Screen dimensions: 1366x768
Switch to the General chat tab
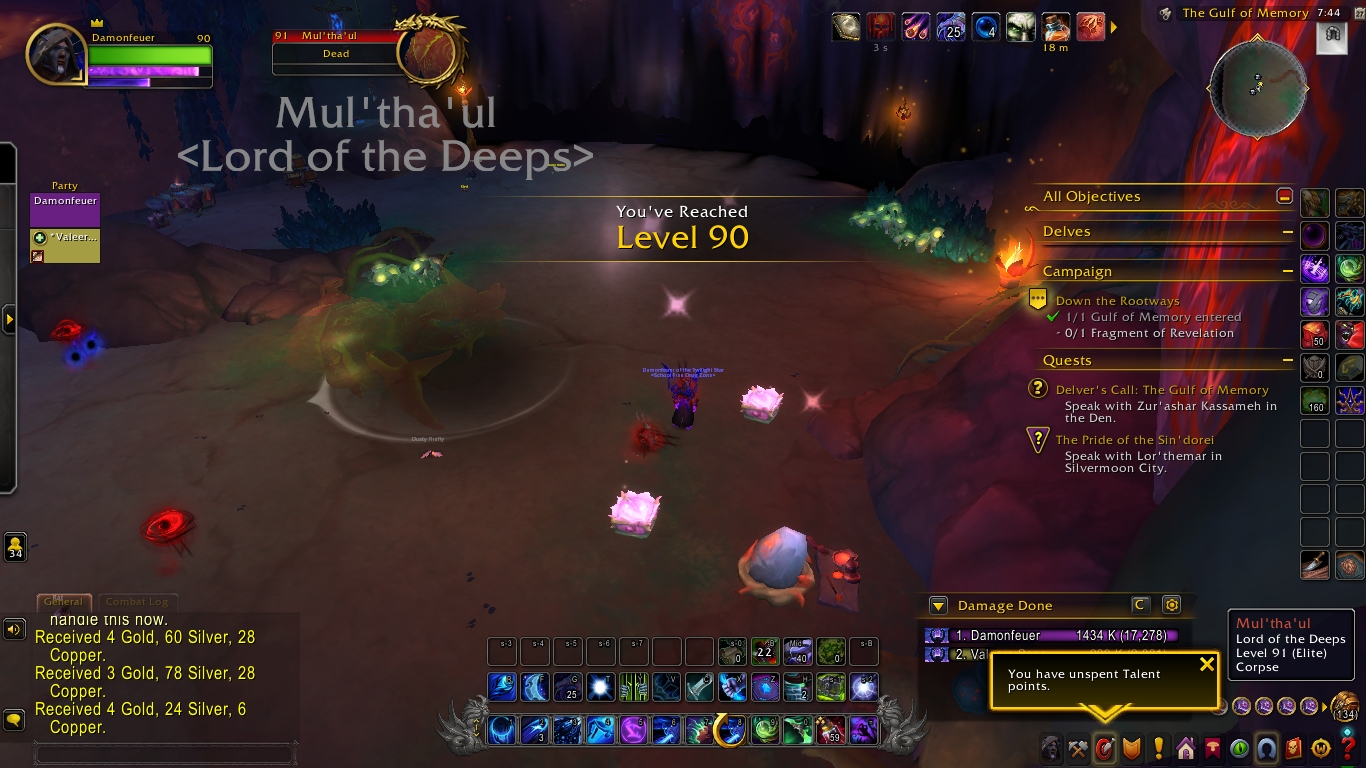64,602
